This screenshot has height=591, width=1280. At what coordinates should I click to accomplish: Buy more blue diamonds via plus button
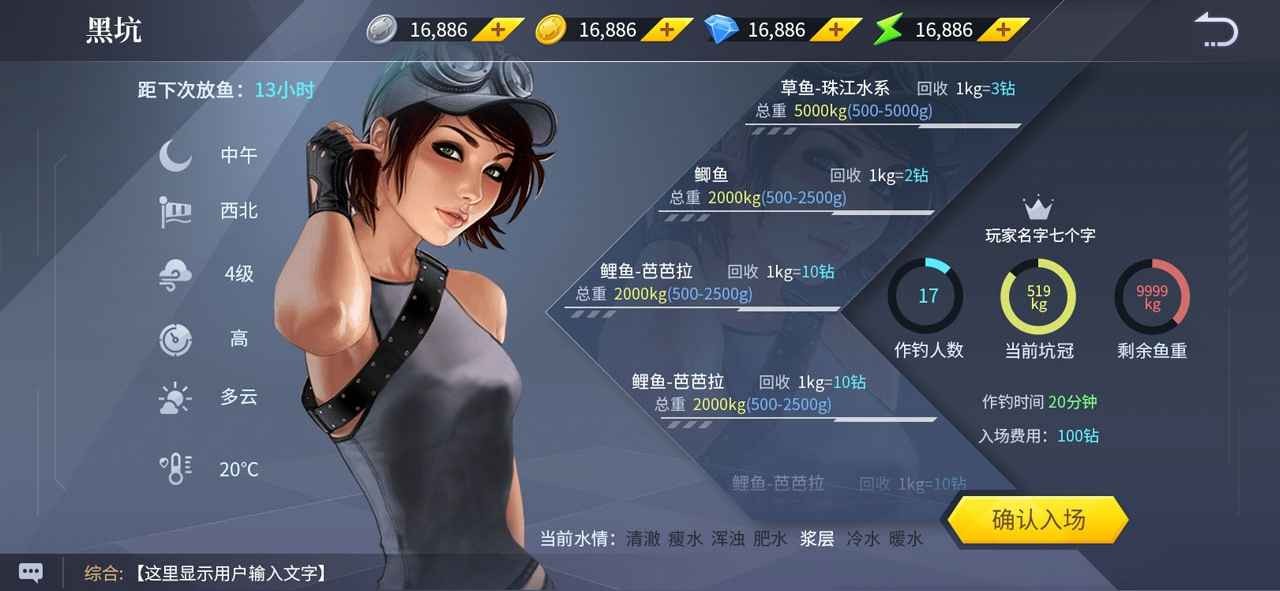(x=835, y=30)
